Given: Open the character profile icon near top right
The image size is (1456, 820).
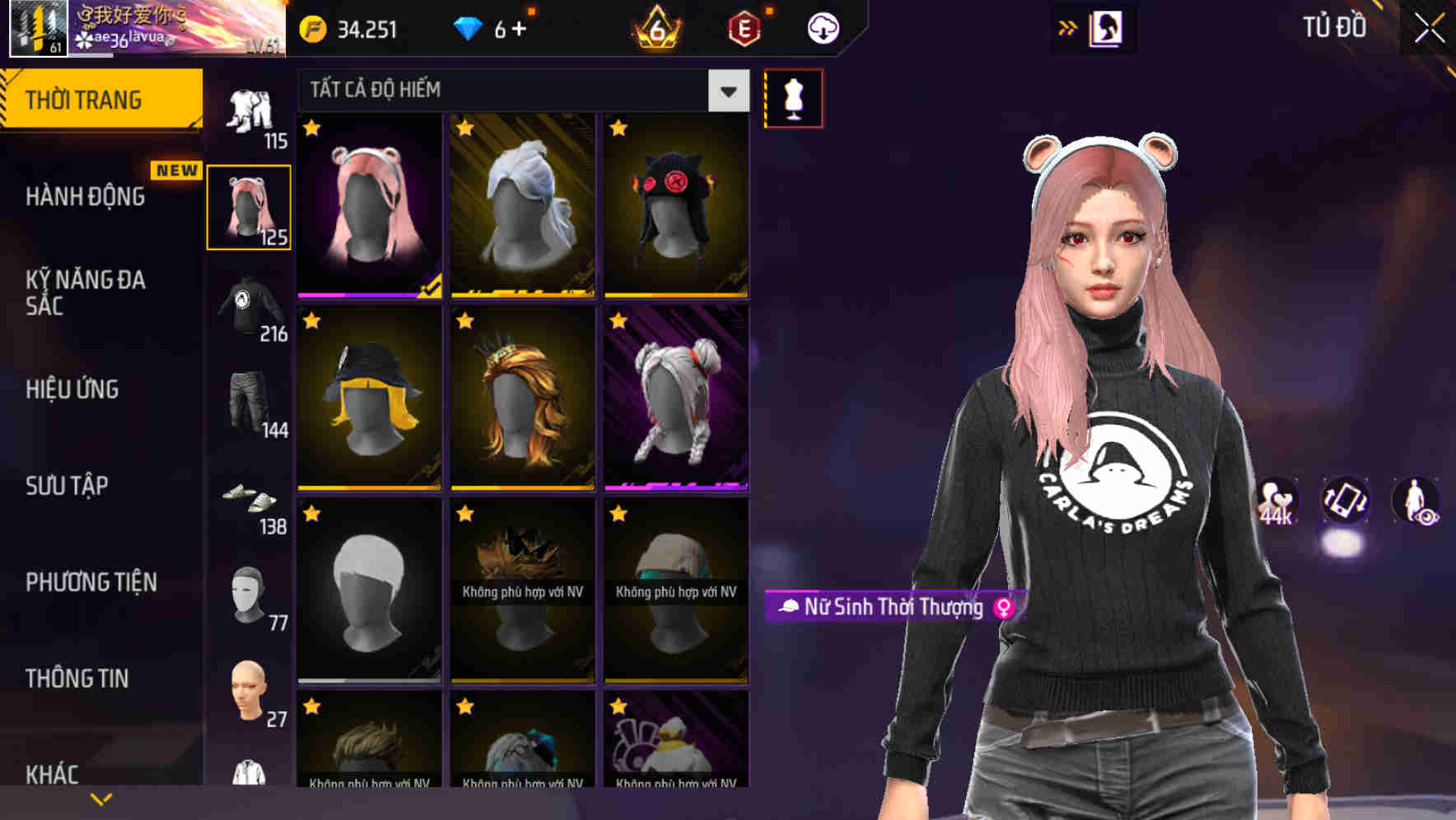Looking at the screenshot, I should pos(1108,27).
